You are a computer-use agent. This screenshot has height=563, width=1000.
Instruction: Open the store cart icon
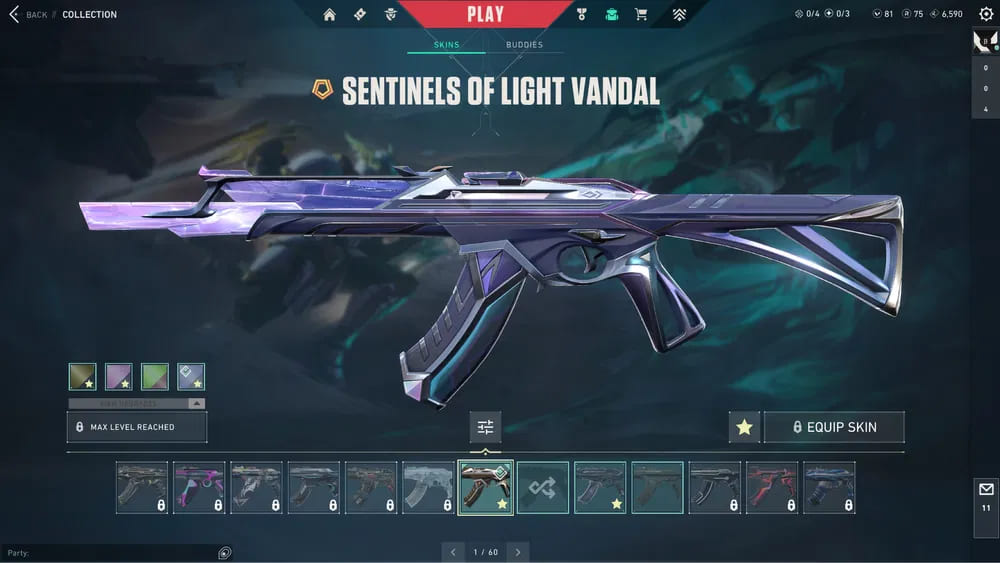click(x=640, y=15)
